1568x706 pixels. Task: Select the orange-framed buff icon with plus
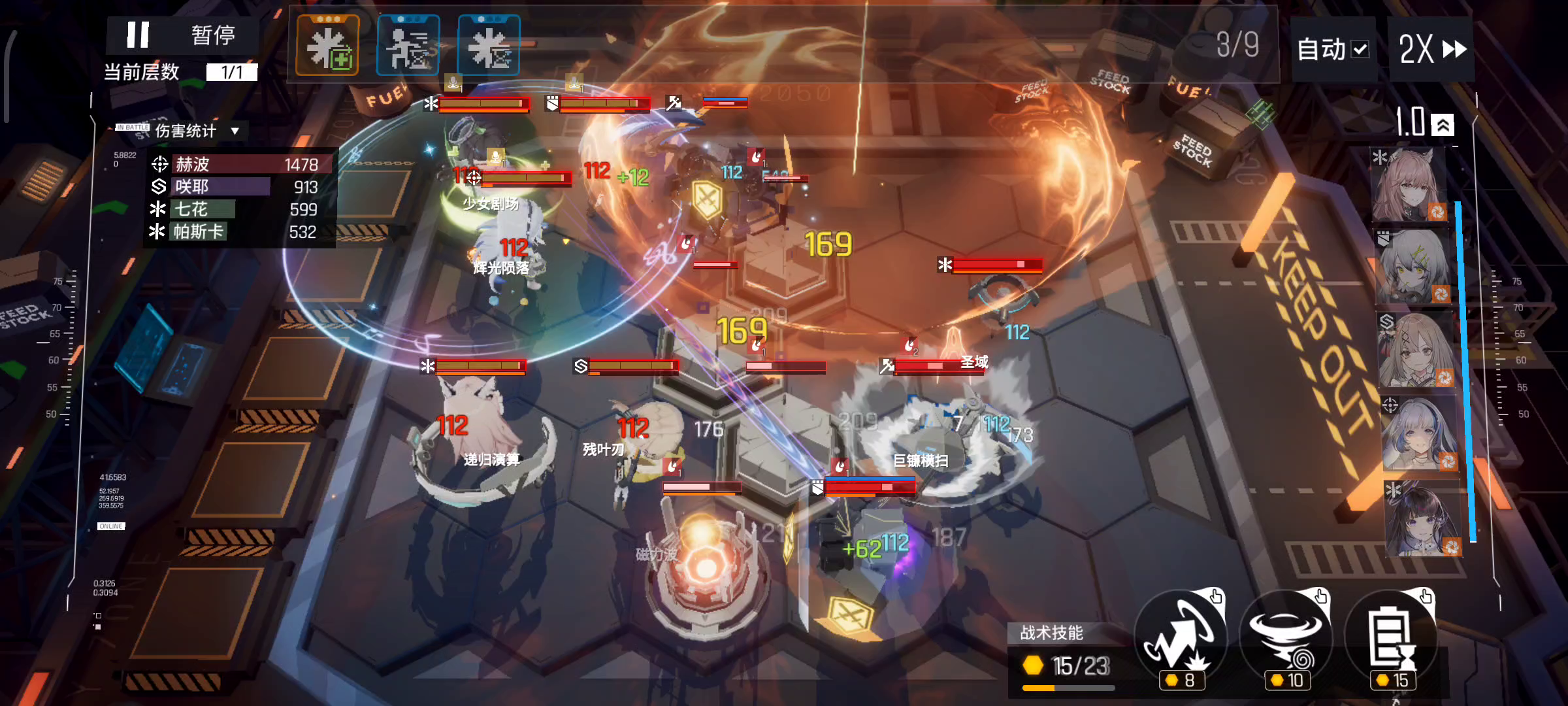[x=328, y=46]
